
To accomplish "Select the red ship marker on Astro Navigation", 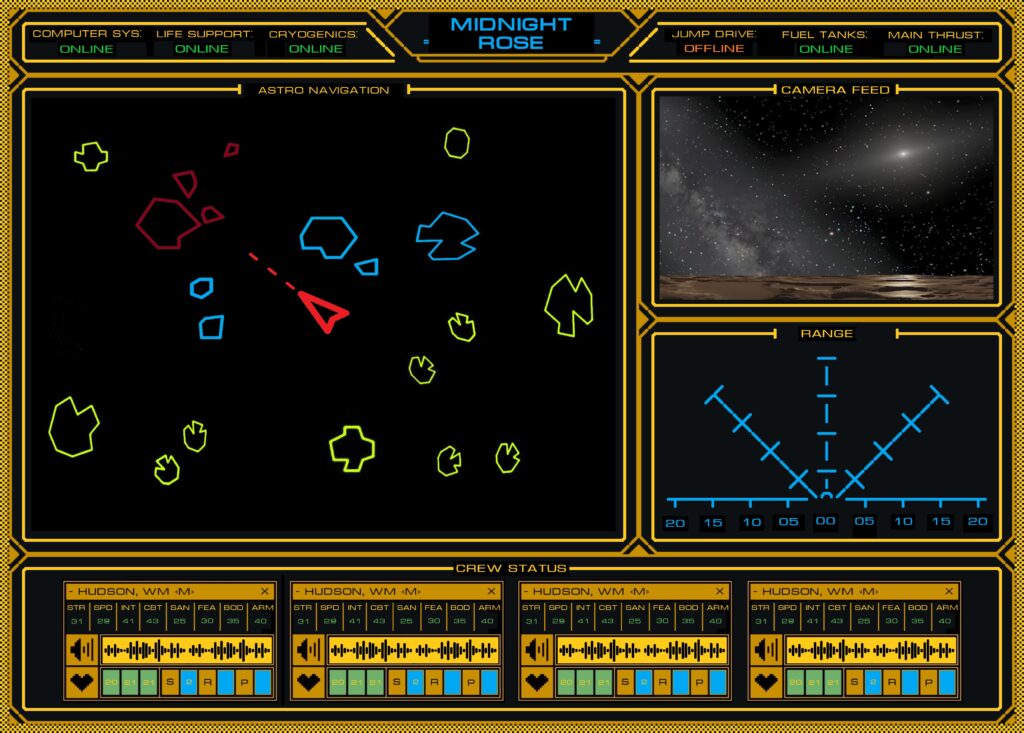I will 323,311.
